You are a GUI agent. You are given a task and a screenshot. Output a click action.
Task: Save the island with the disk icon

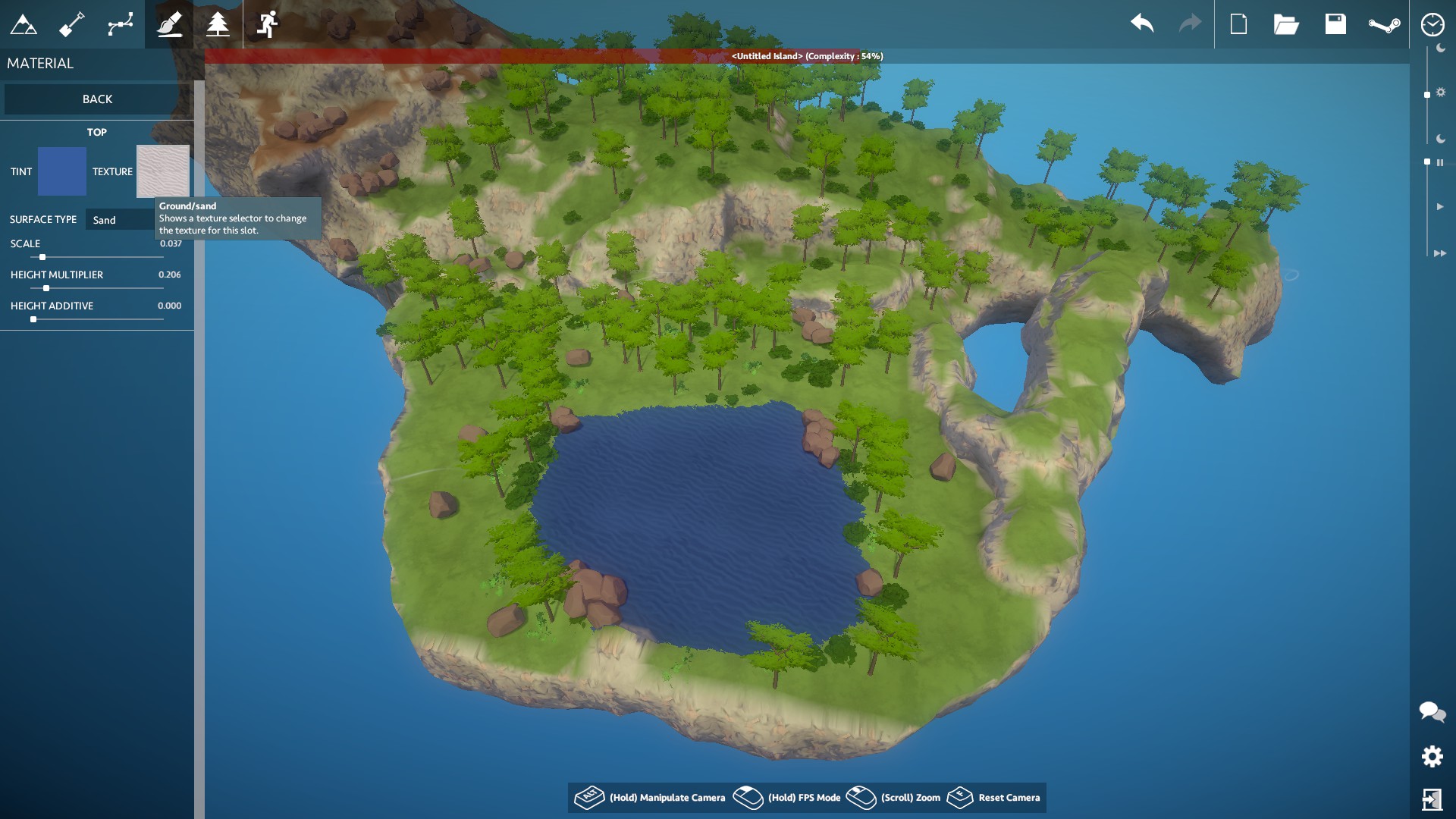click(1336, 24)
